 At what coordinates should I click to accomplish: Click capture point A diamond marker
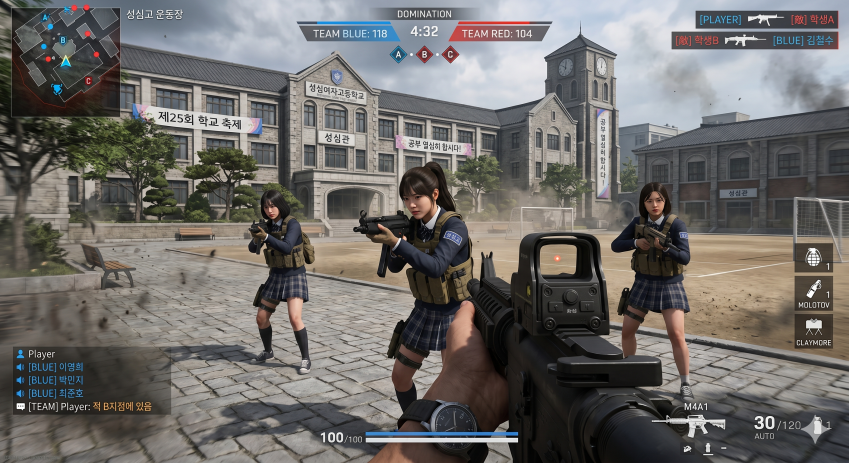click(398, 54)
